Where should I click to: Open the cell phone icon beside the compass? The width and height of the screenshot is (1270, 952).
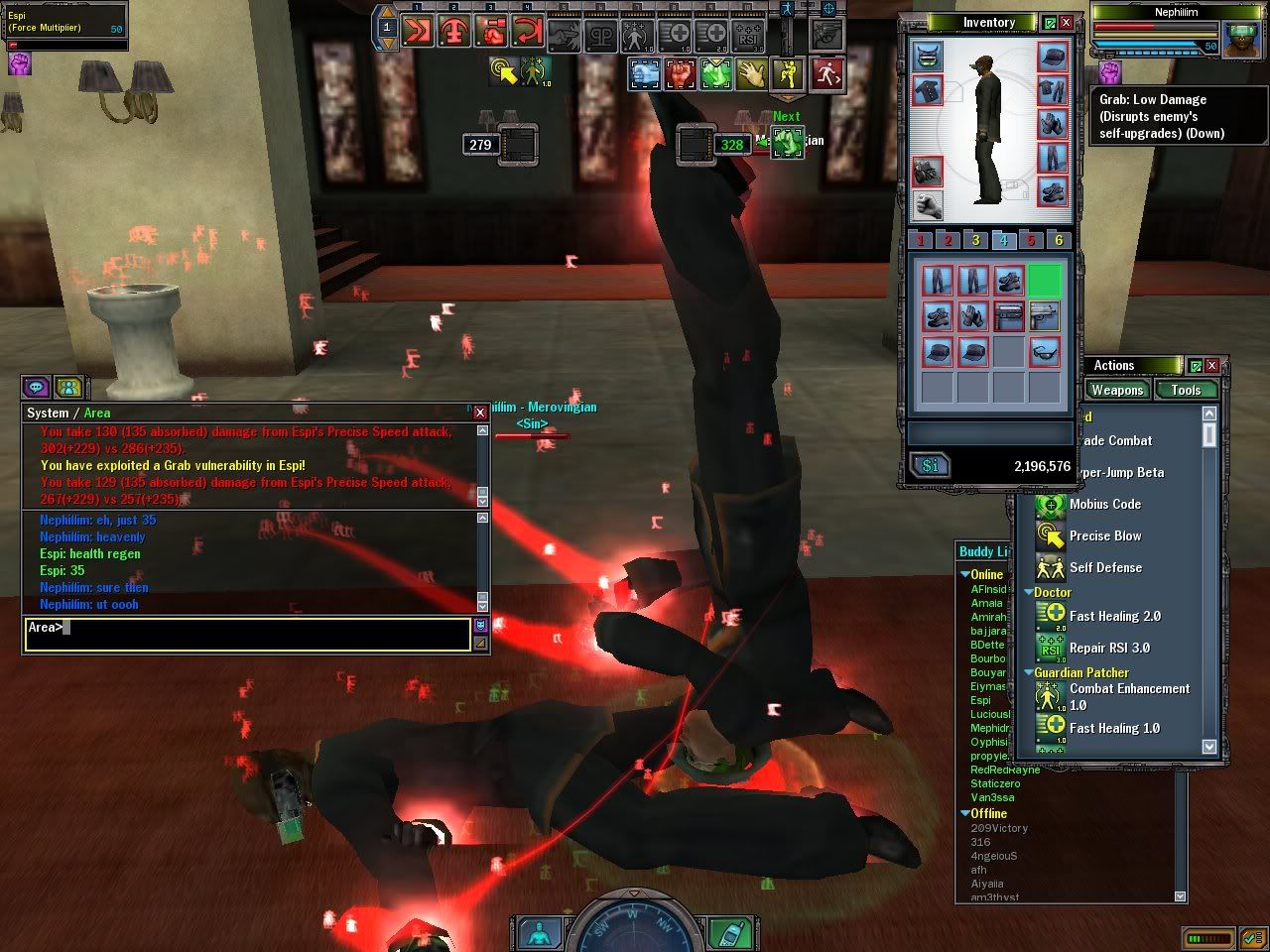point(731,934)
